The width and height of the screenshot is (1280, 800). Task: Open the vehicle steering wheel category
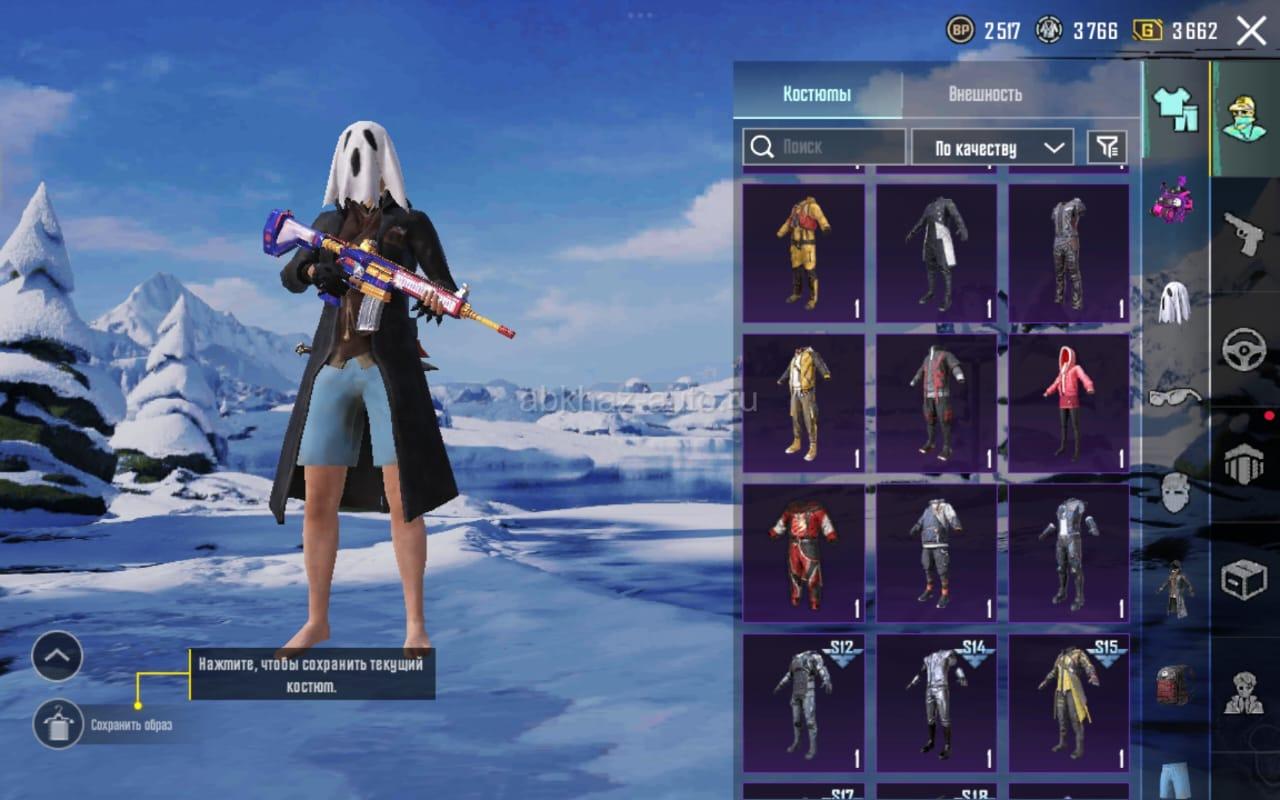[1244, 349]
